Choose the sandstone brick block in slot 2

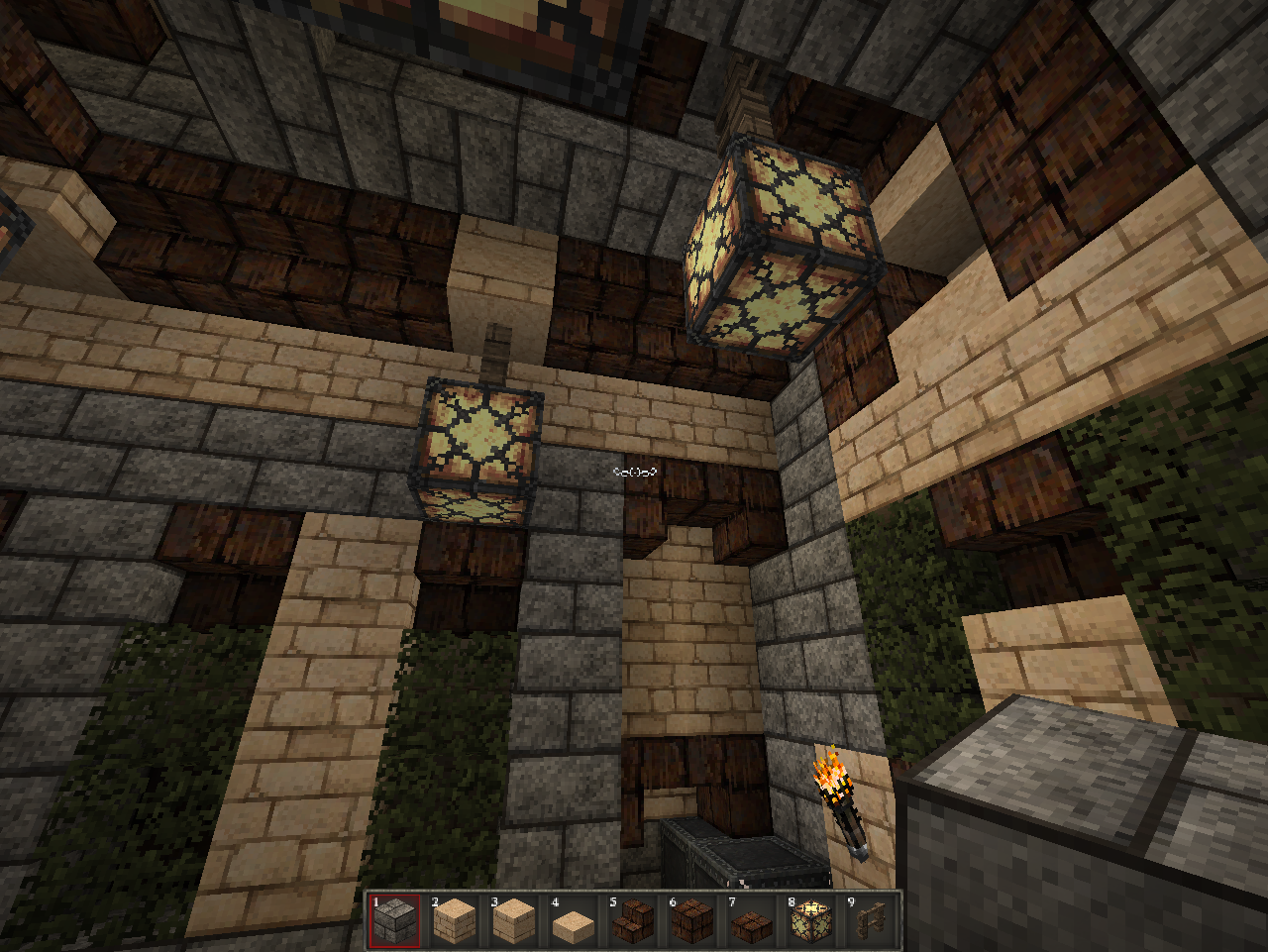pyautogui.click(x=454, y=920)
